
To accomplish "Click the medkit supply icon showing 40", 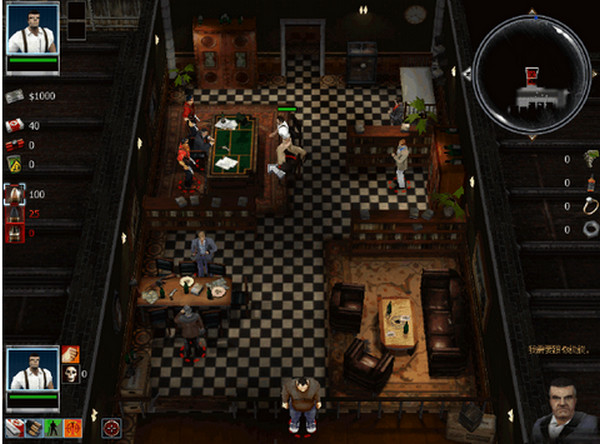I will tap(15, 125).
